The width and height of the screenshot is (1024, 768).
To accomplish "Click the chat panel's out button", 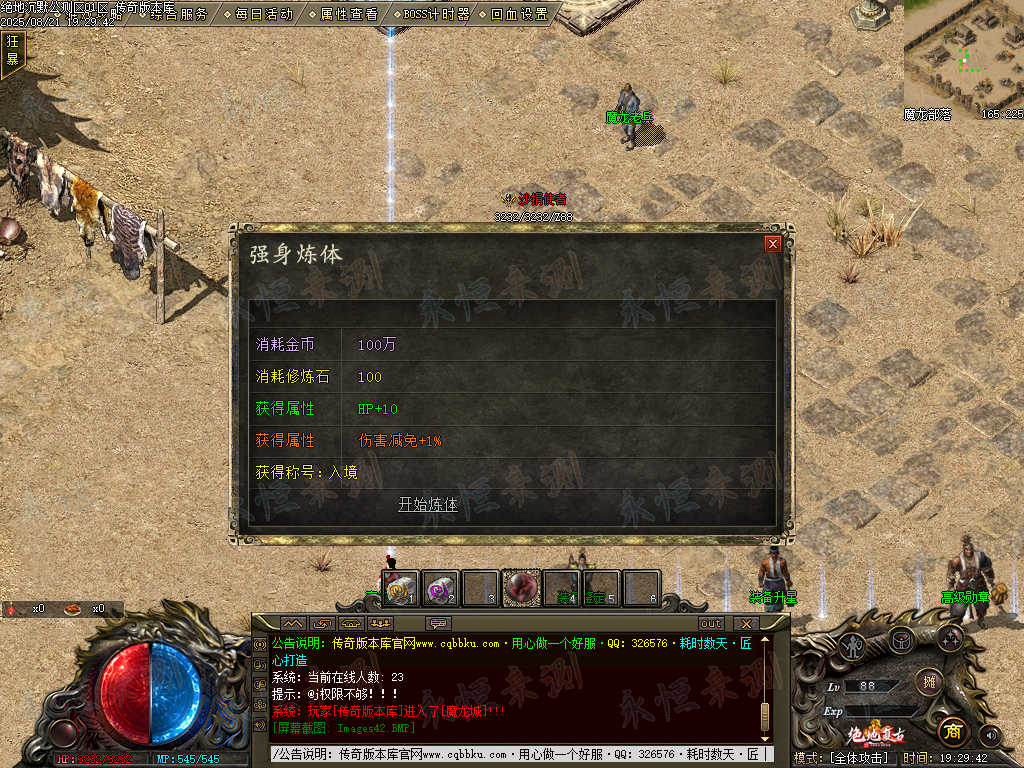I will tap(711, 624).
